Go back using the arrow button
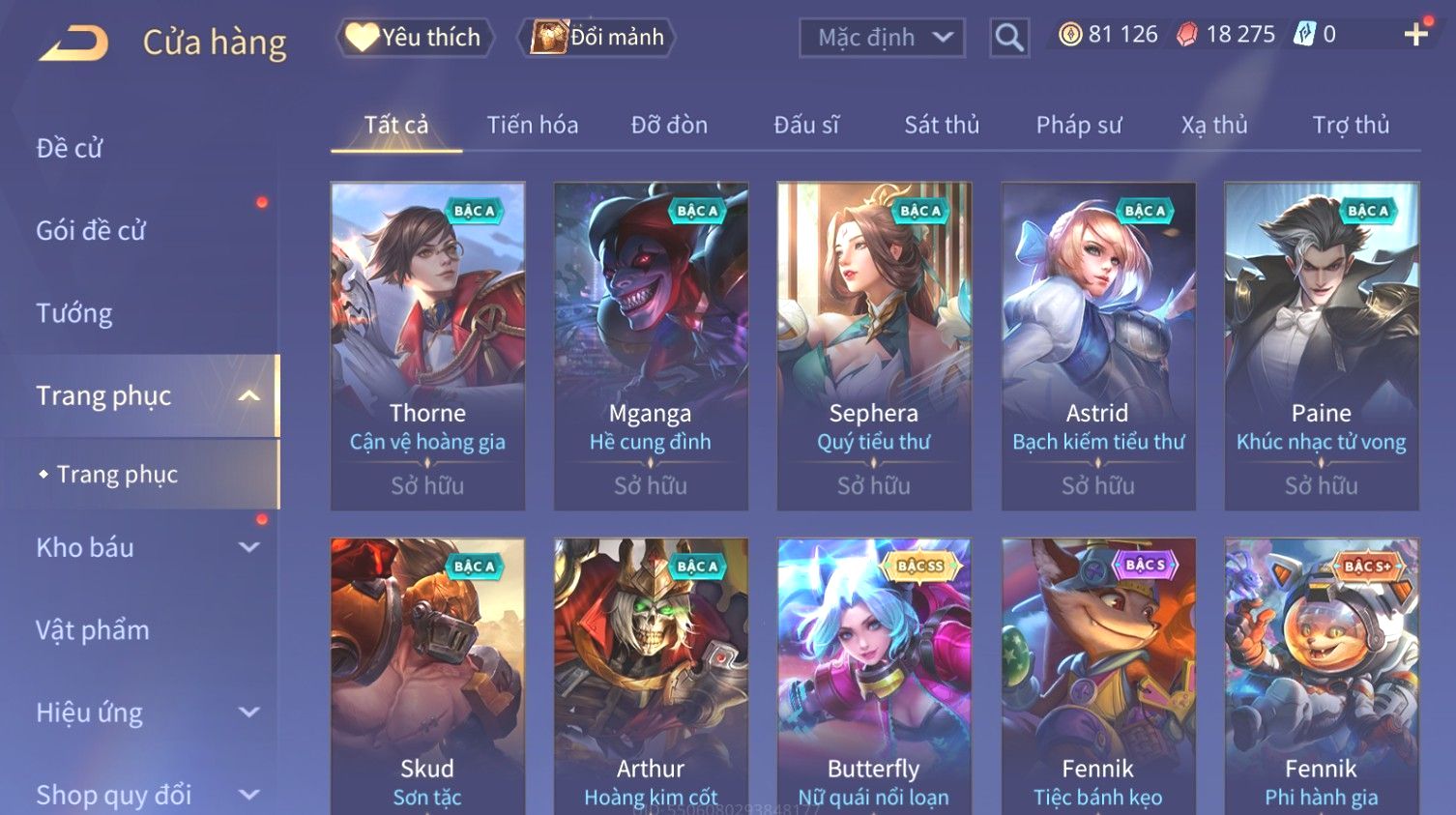 pos(73,44)
